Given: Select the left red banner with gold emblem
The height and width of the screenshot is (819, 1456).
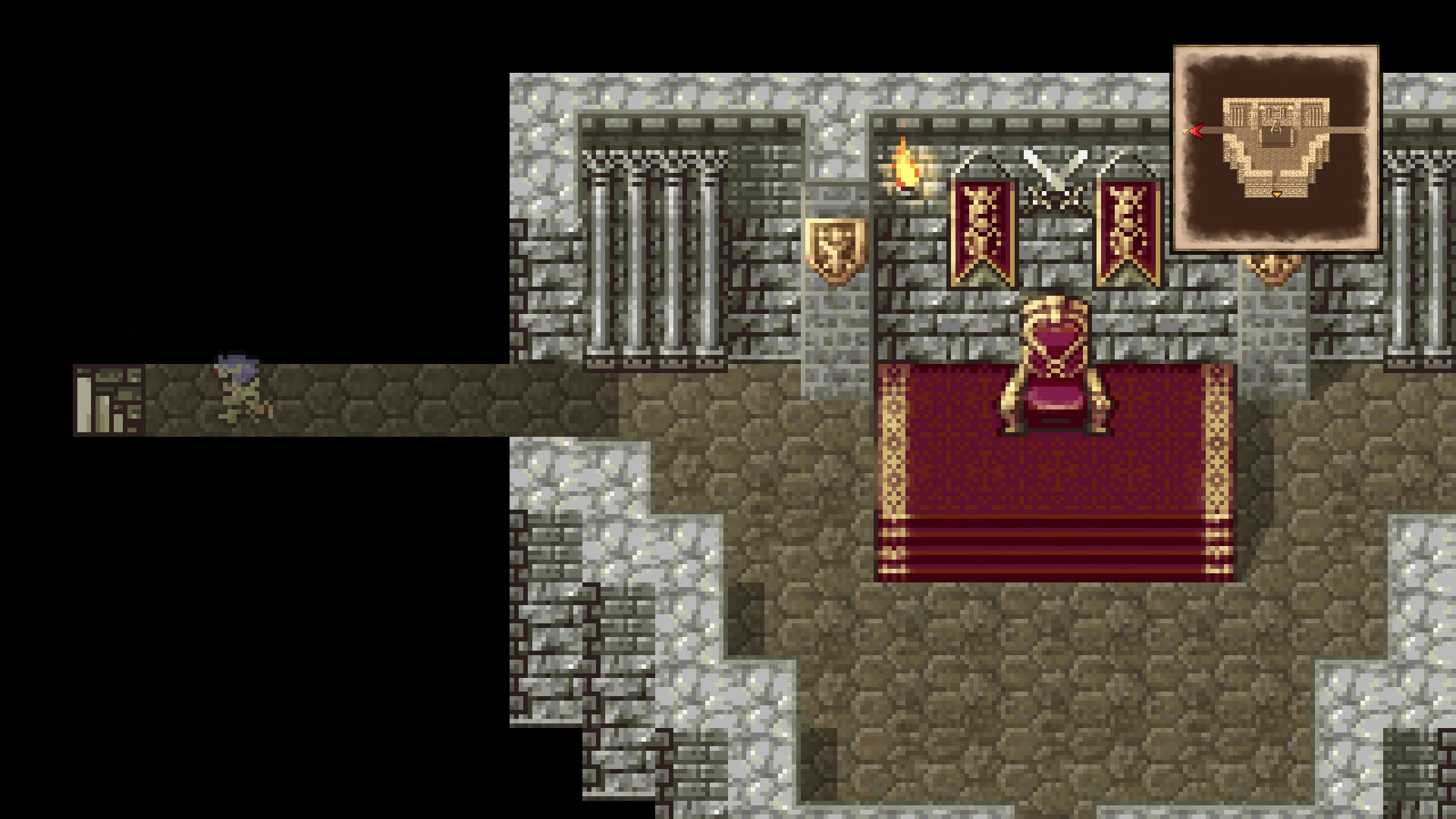Looking at the screenshot, I should tap(981, 227).
